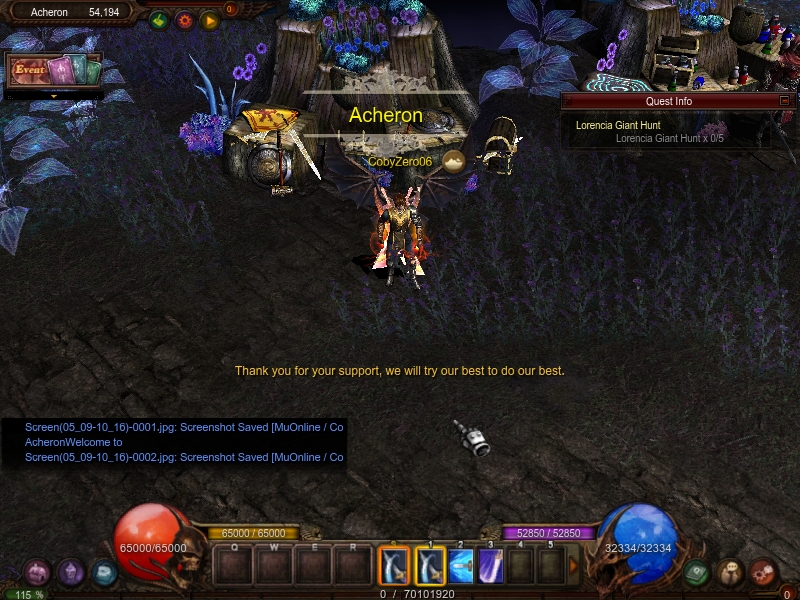Open the red round system button
The height and width of the screenshot is (600, 800).
point(764,572)
